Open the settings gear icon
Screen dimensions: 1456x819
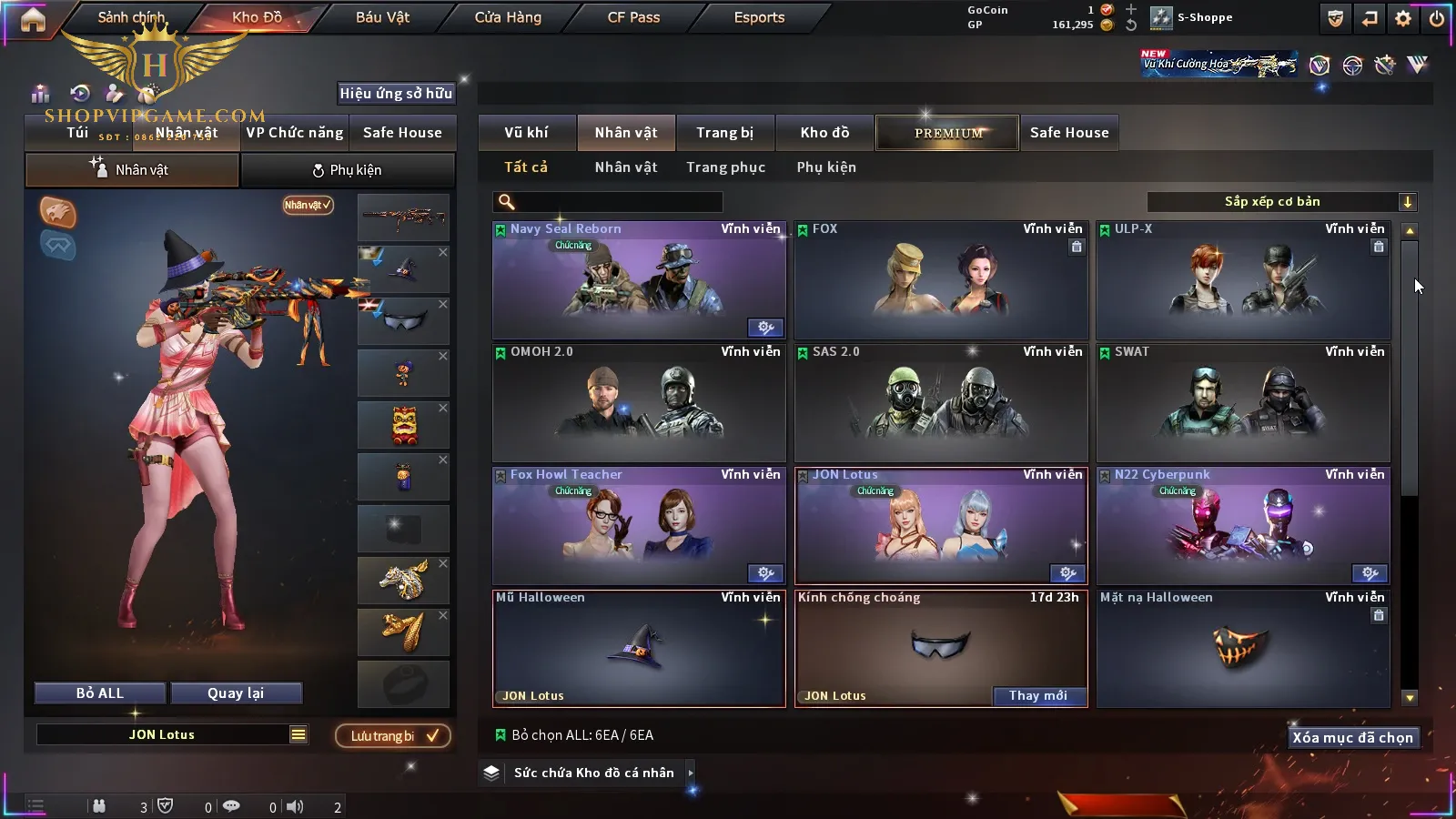(1403, 18)
